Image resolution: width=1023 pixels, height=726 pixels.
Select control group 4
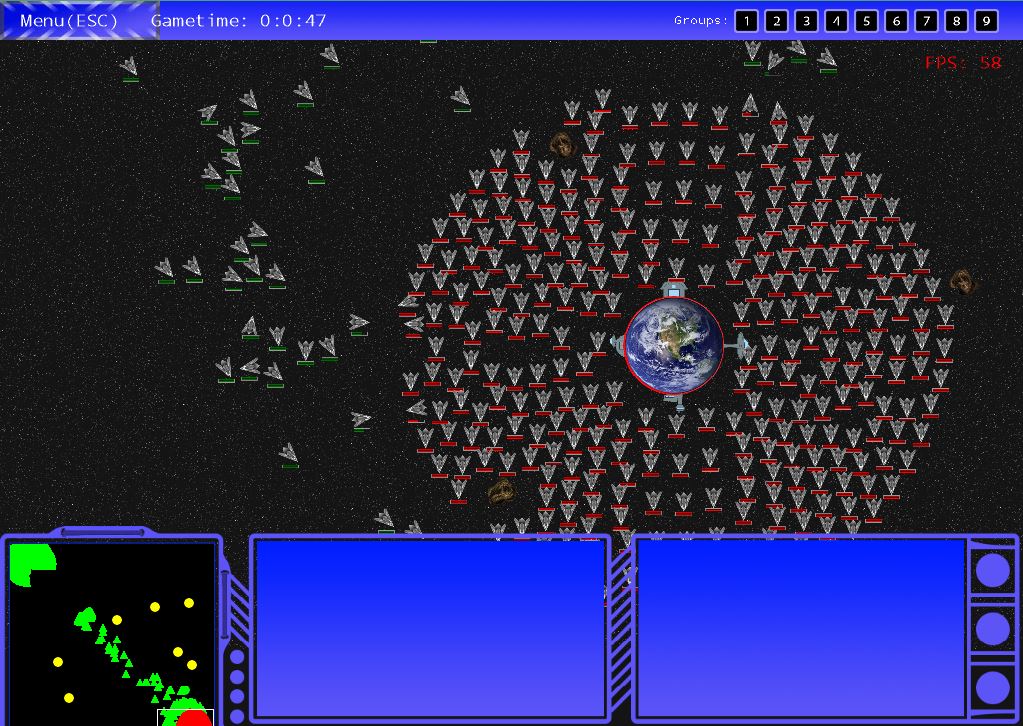[836, 21]
